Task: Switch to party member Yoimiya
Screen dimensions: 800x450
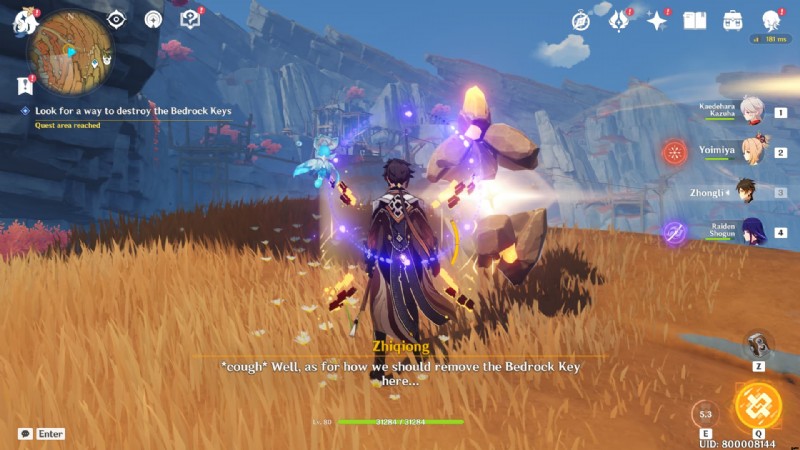Action: pos(752,152)
